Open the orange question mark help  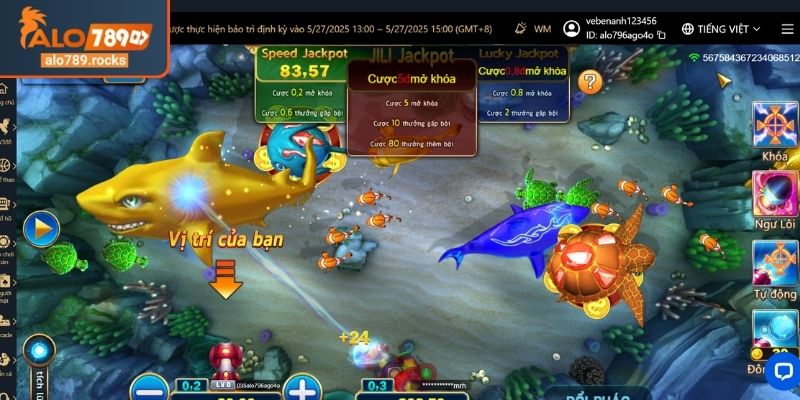point(590,82)
